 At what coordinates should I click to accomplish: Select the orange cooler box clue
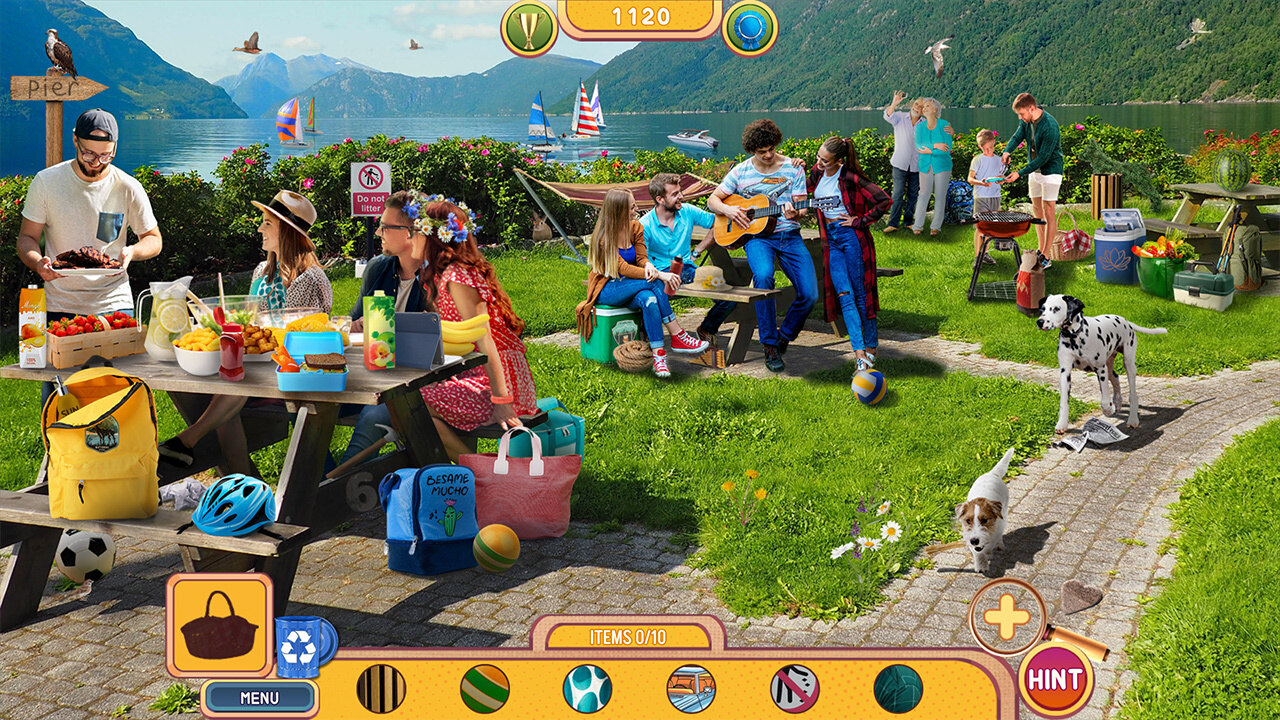691,688
